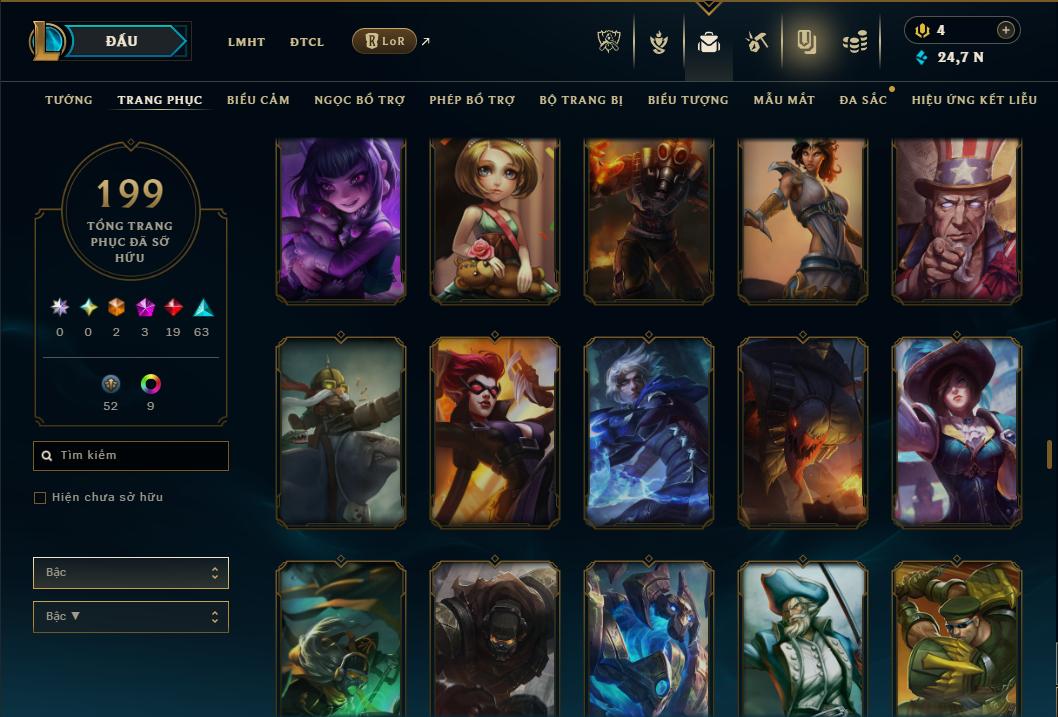Choose the girl with teddy bear skin
Screen dimensions: 1058x717
[x=495, y=220]
